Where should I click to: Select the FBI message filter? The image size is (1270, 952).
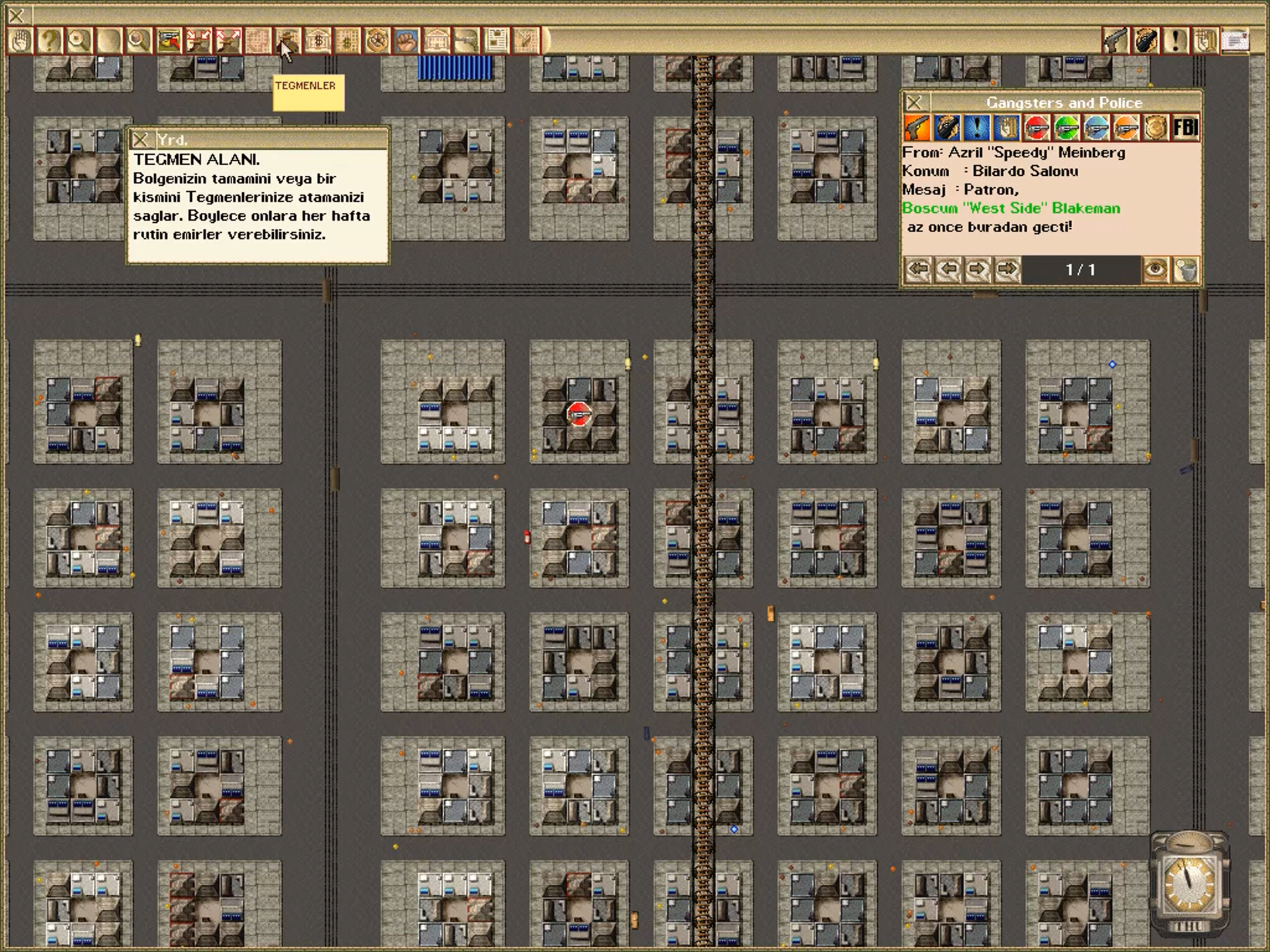pyautogui.click(x=1185, y=128)
